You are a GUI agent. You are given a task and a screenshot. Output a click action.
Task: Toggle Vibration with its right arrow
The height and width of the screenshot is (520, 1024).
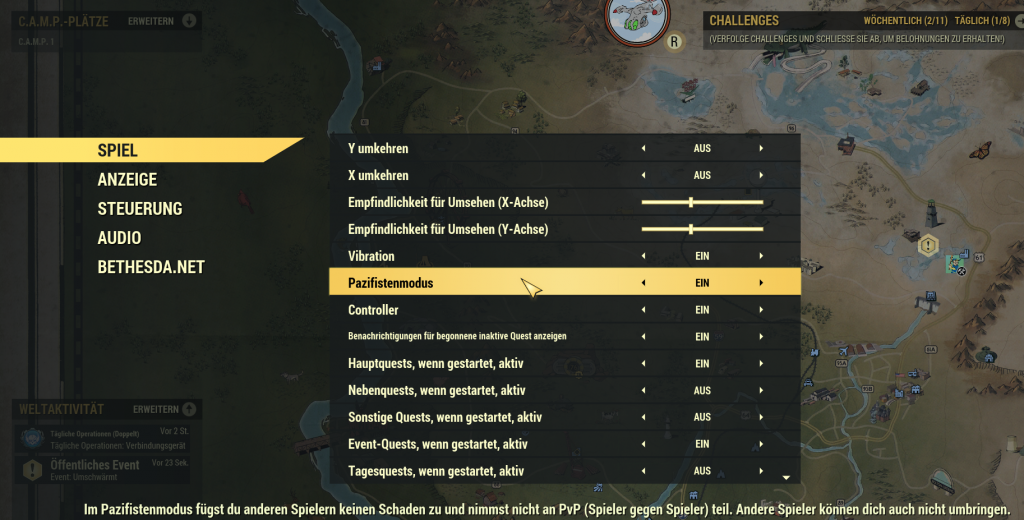[x=761, y=256]
